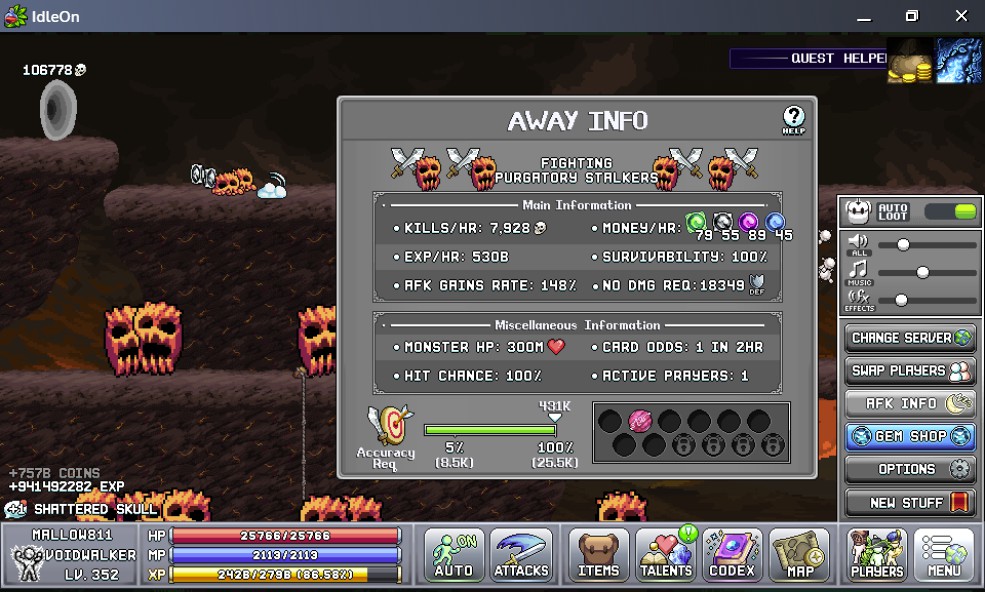Show the New Stuff panel
Viewport: 985px width, 592px height.
point(910,502)
